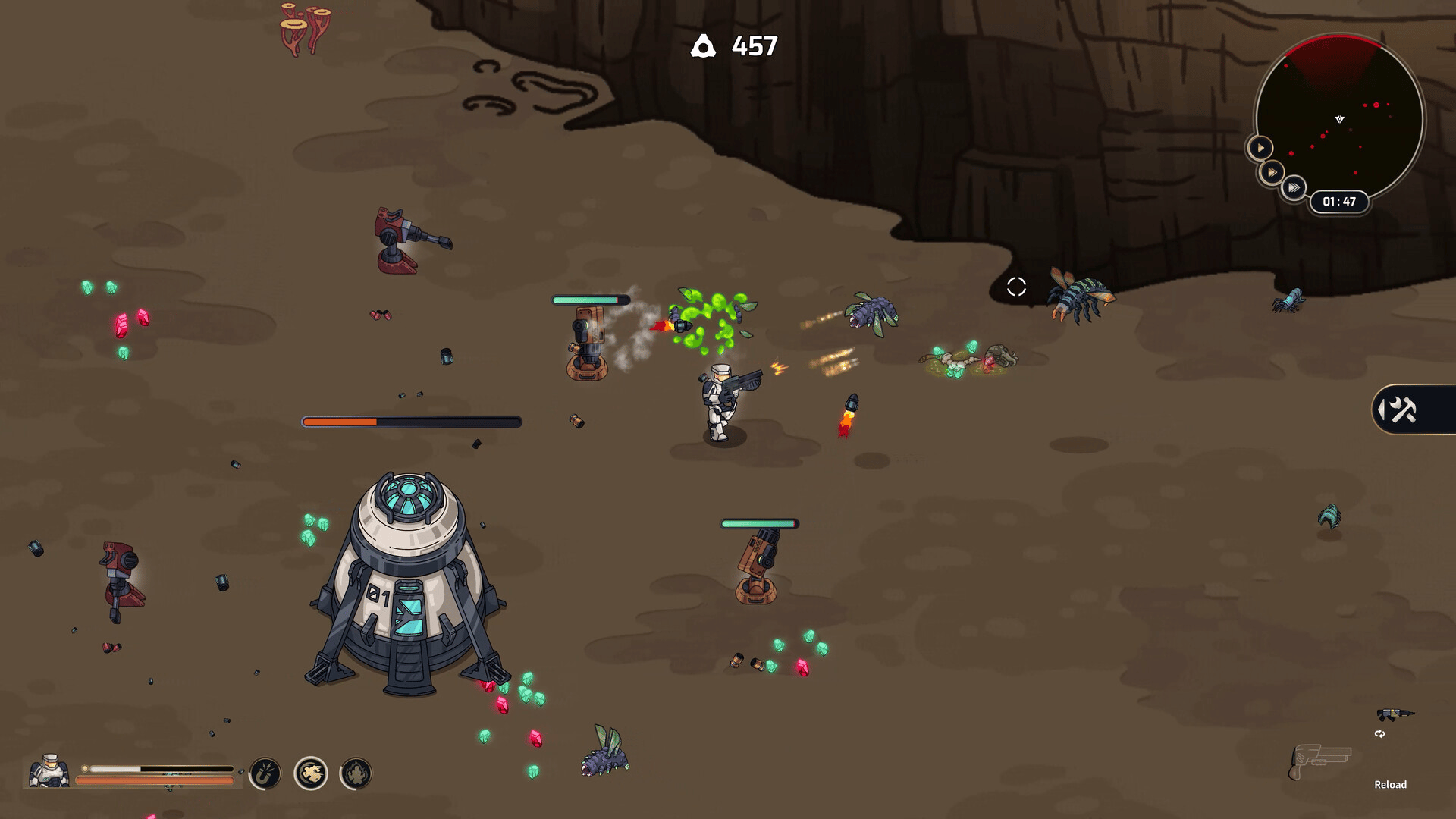Screen dimensions: 1456x819
Task: Activate the magnet ability
Action: coord(265,773)
